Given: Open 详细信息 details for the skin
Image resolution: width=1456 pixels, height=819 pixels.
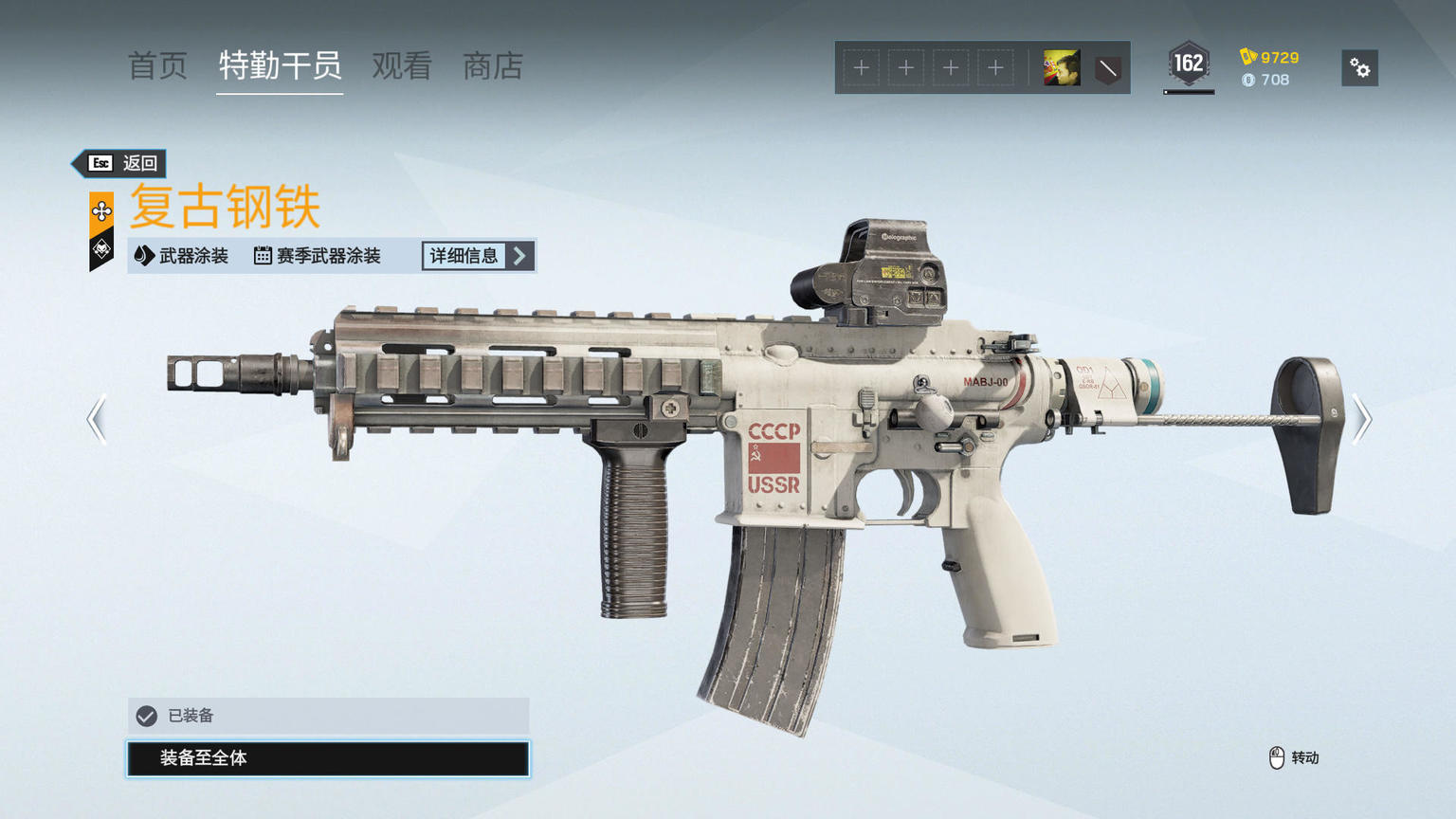Looking at the screenshot, I should coord(478,256).
